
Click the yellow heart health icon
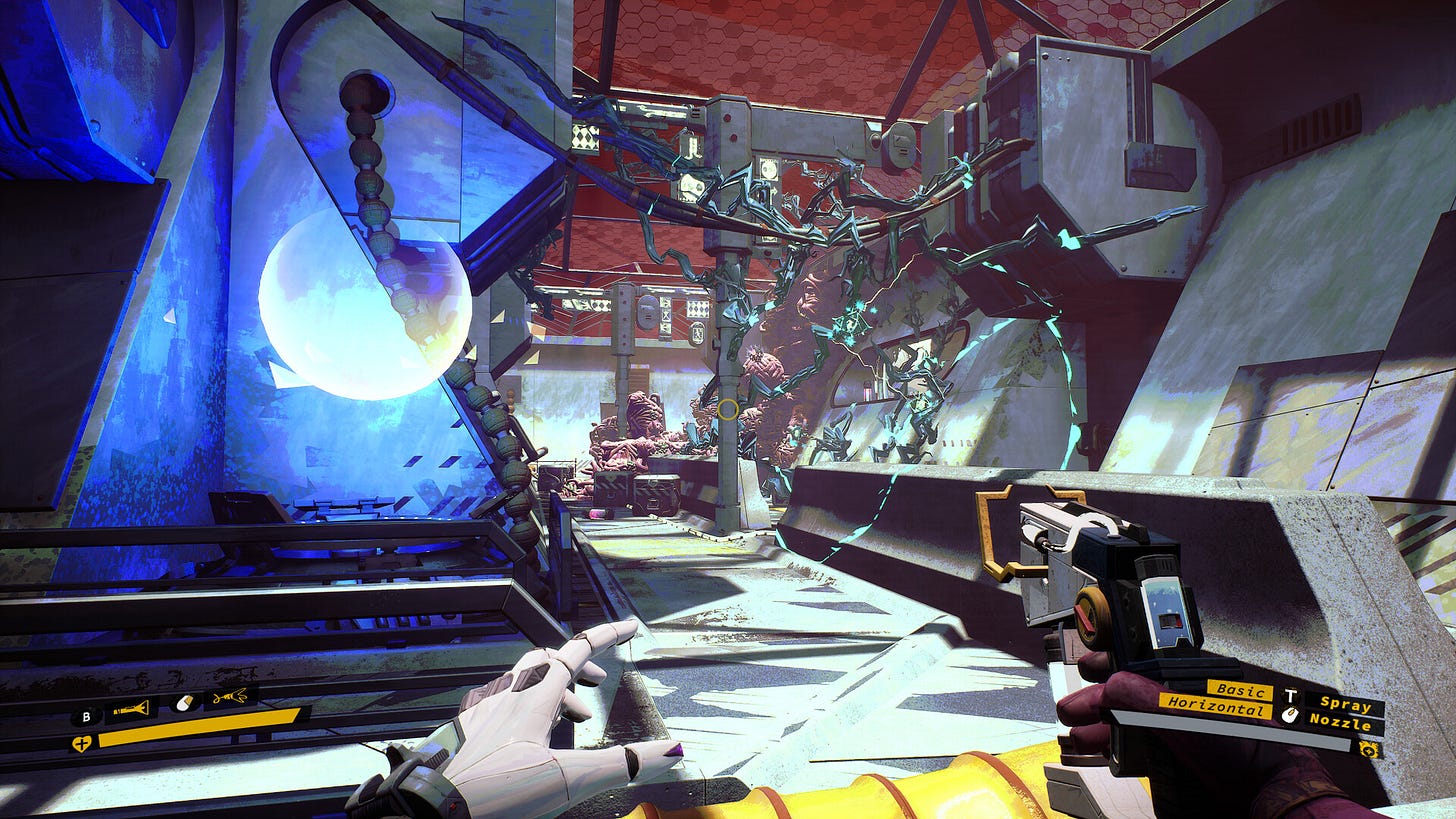(x=82, y=742)
